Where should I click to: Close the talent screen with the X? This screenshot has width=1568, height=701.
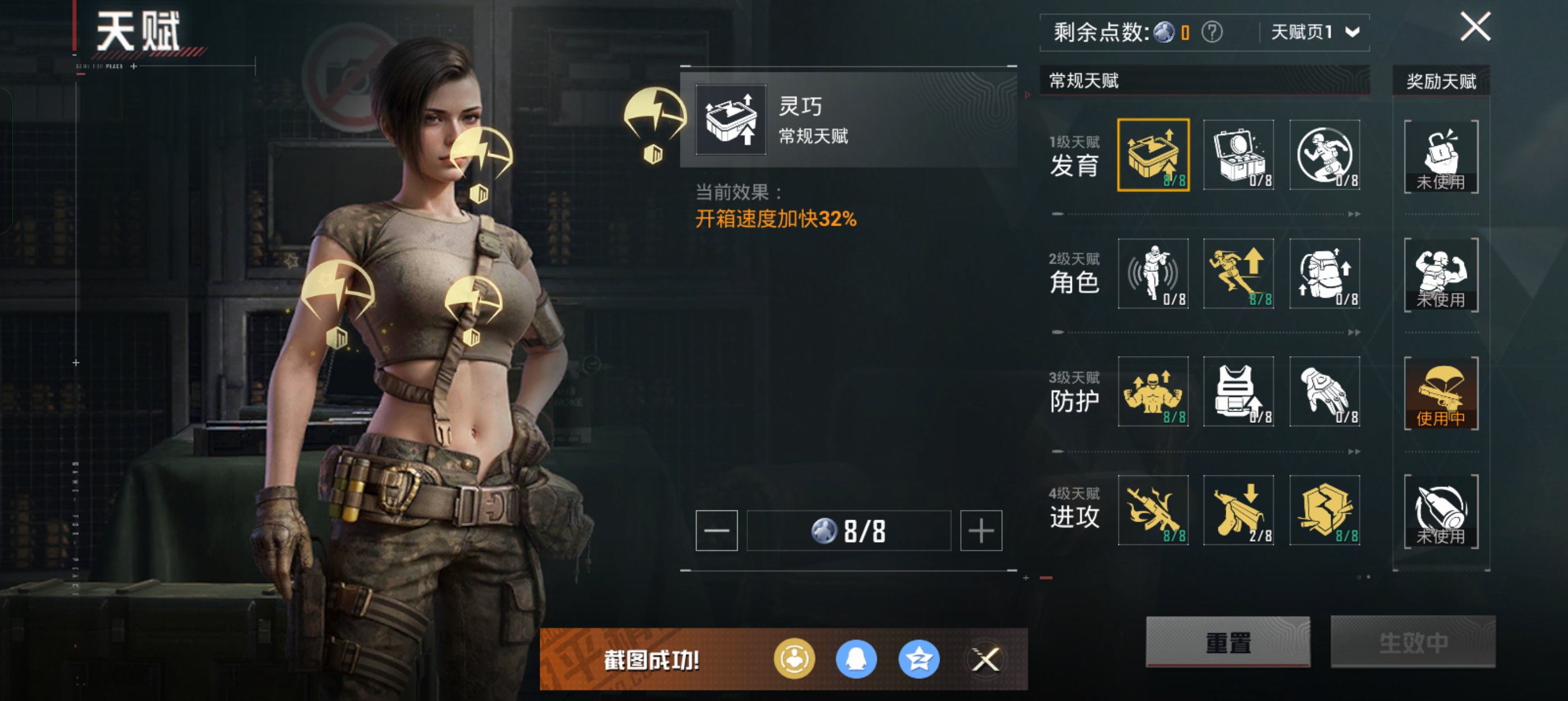click(1475, 27)
